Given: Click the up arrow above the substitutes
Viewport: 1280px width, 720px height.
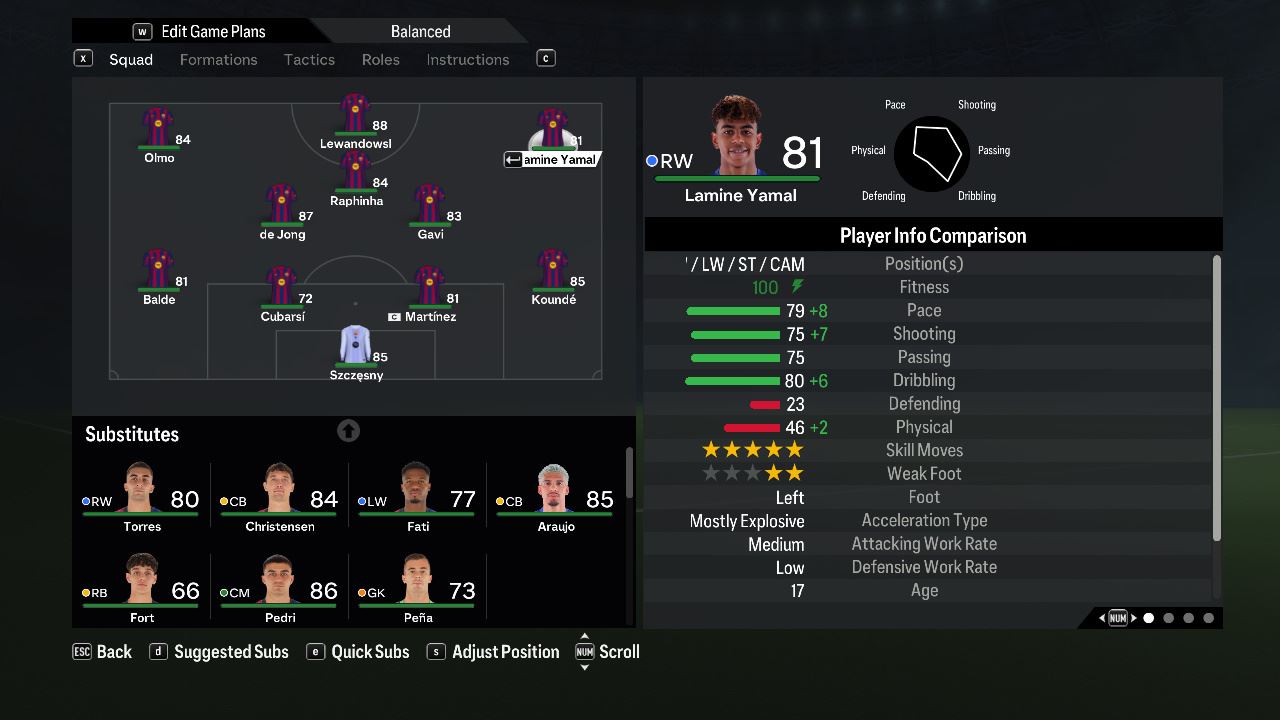Looking at the screenshot, I should click(348, 431).
